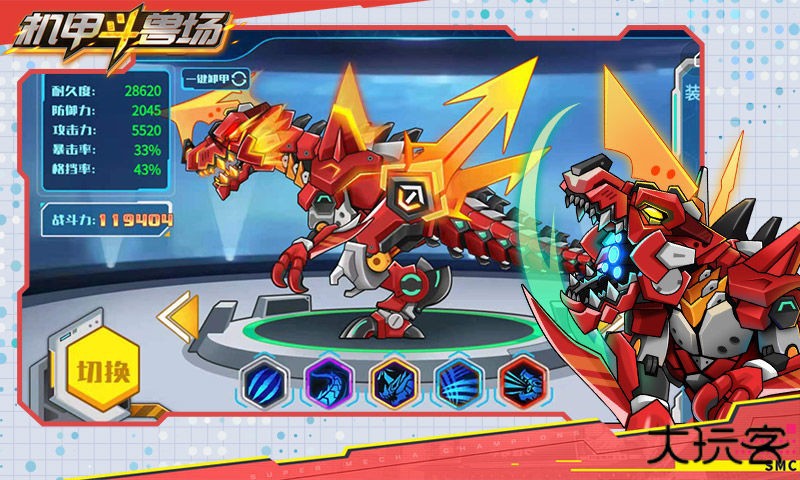This screenshot has height=480, width=800.
Task: Choose the purple-bordered dragon tail skill
Action: pos(329,382)
